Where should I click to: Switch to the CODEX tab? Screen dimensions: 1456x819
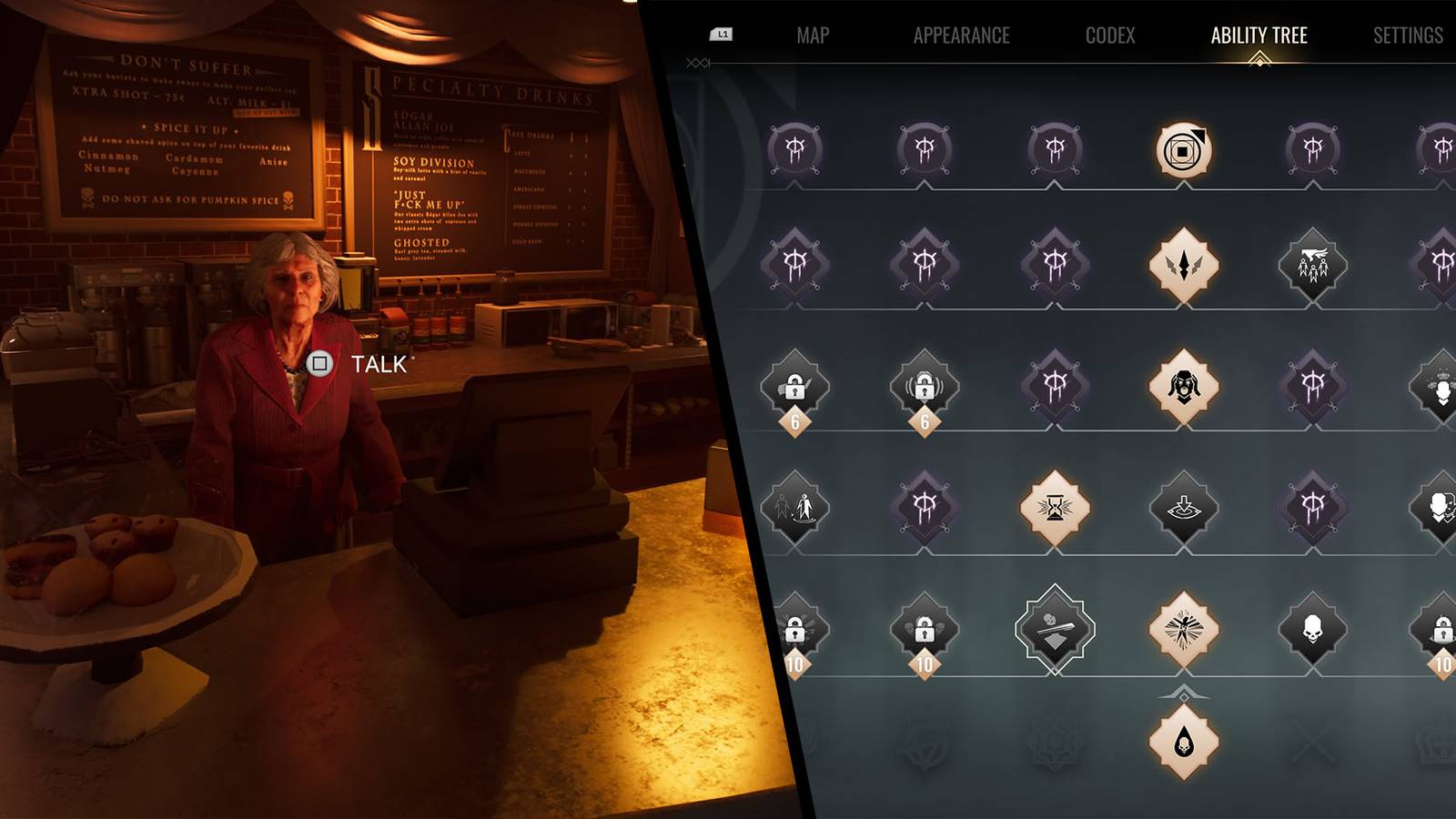click(x=1109, y=35)
